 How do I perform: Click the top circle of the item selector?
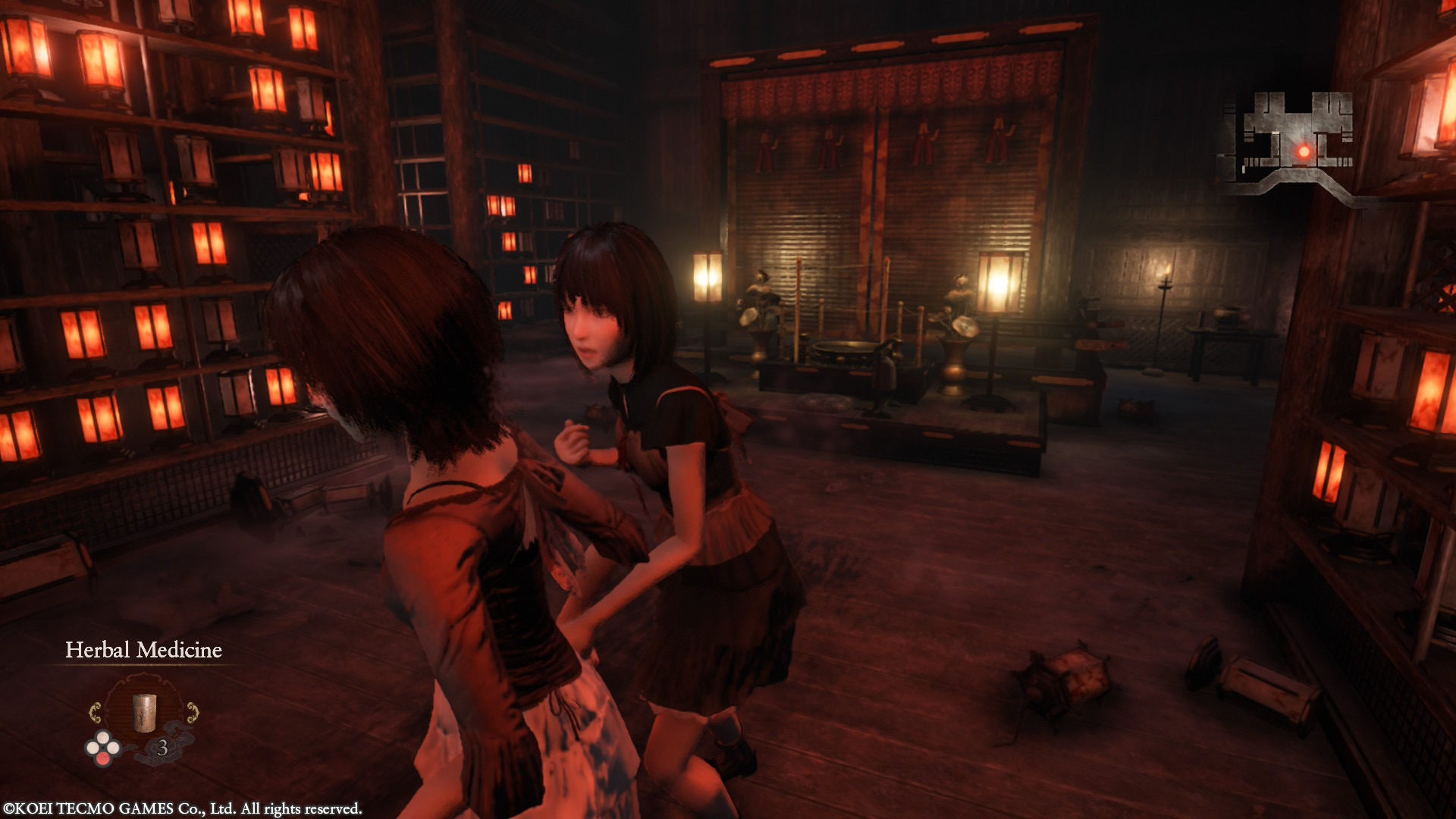tap(102, 737)
